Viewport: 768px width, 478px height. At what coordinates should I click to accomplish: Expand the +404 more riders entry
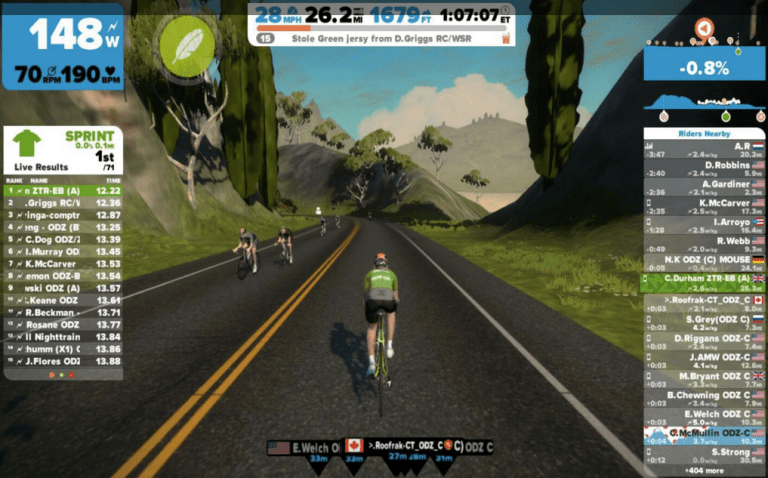point(703,470)
